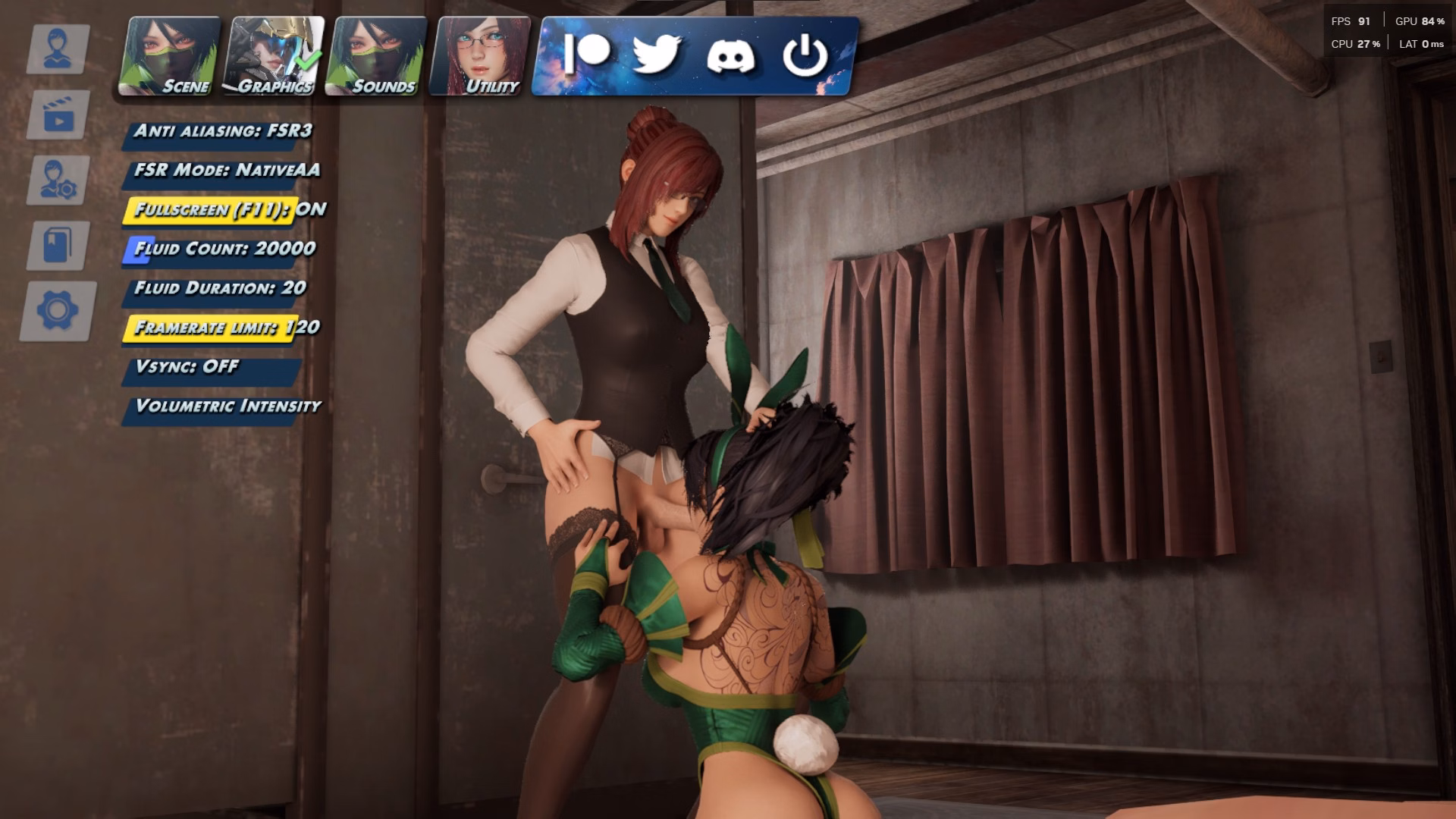Viewport: 1456px width, 819px height.
Task: Open the settings gear sidebar icon
Action: point(58,311)
